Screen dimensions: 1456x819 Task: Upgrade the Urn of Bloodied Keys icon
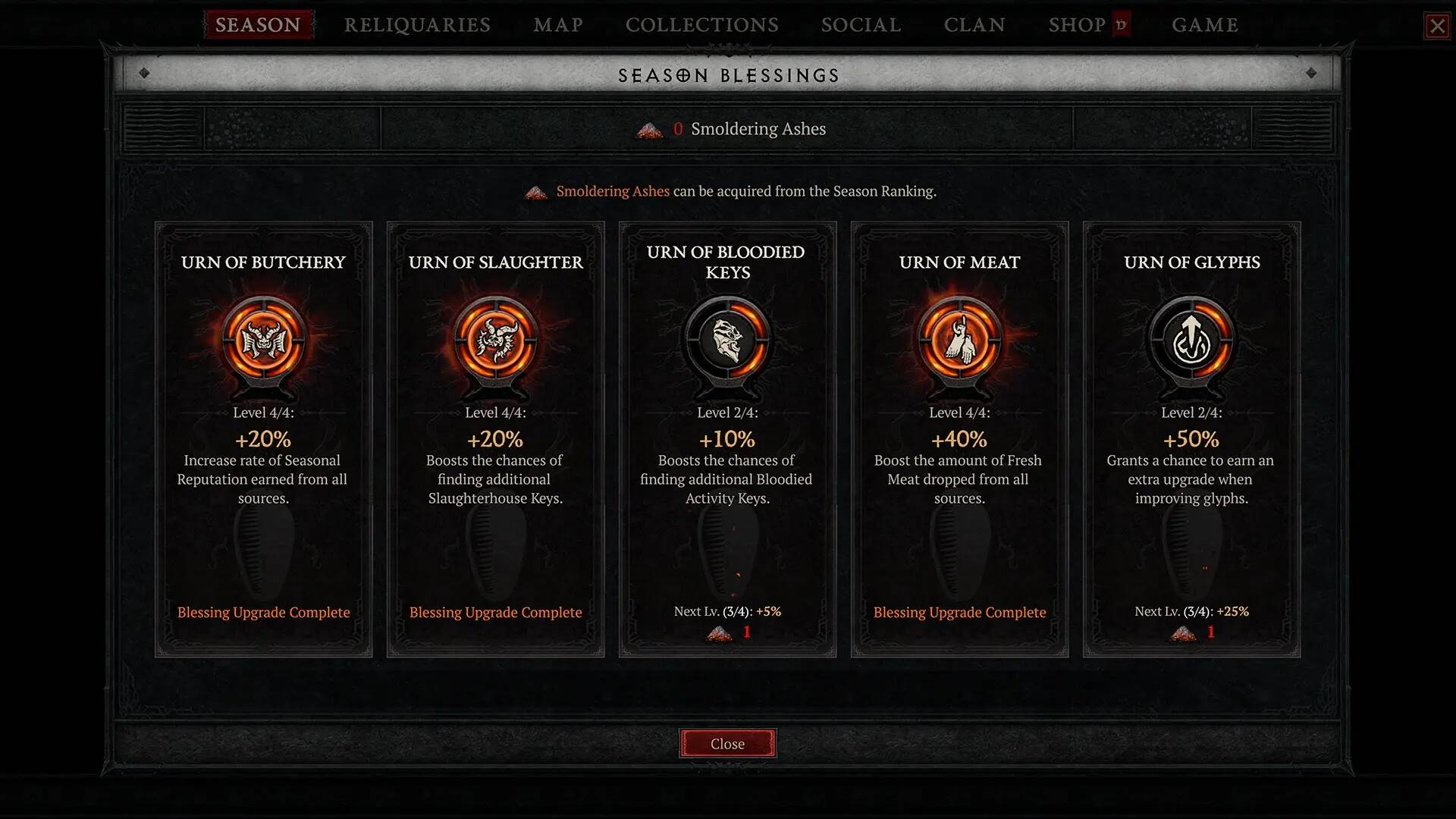pyautogui.click(x=727, y=340)
